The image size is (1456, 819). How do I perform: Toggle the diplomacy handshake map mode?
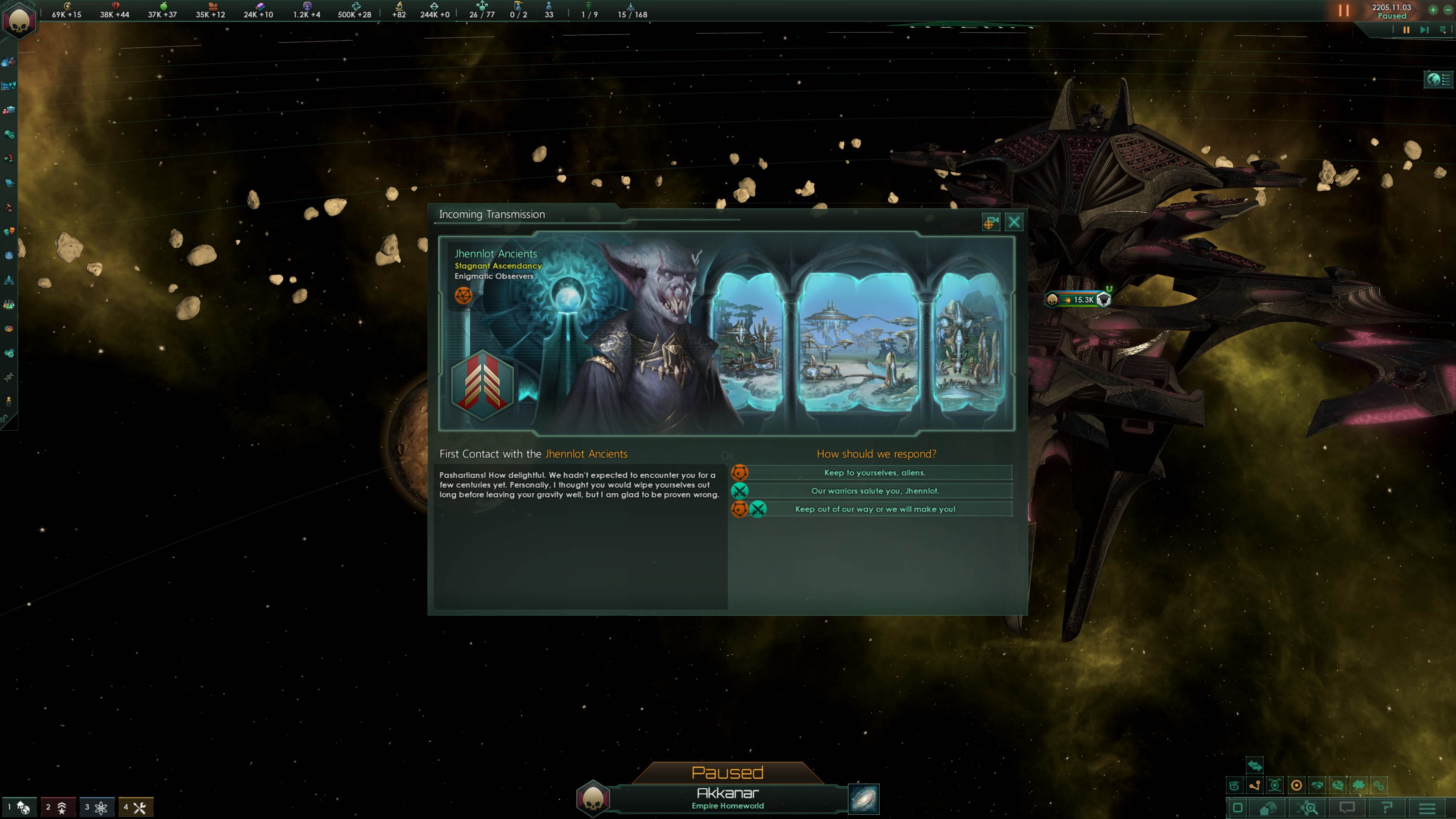[1318, 785]
